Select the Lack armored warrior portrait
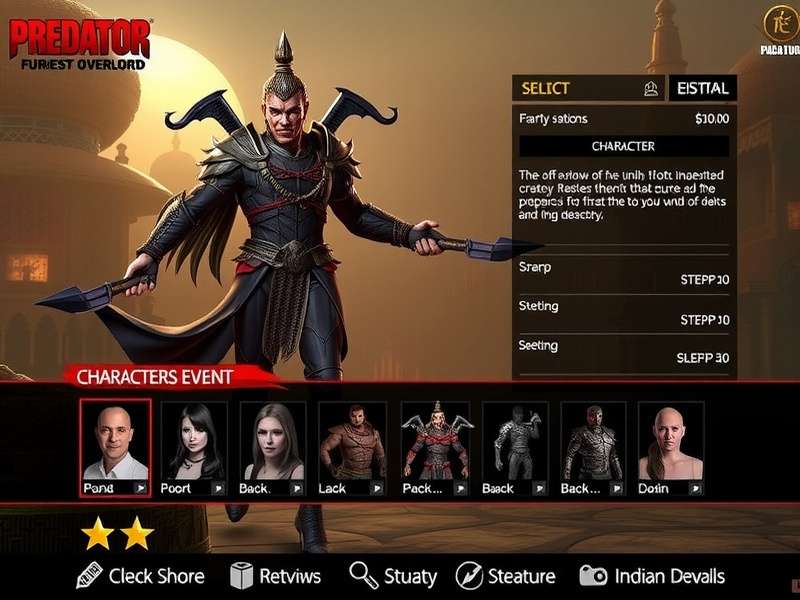This screenshot has height=600, width=800. point(352,447)
